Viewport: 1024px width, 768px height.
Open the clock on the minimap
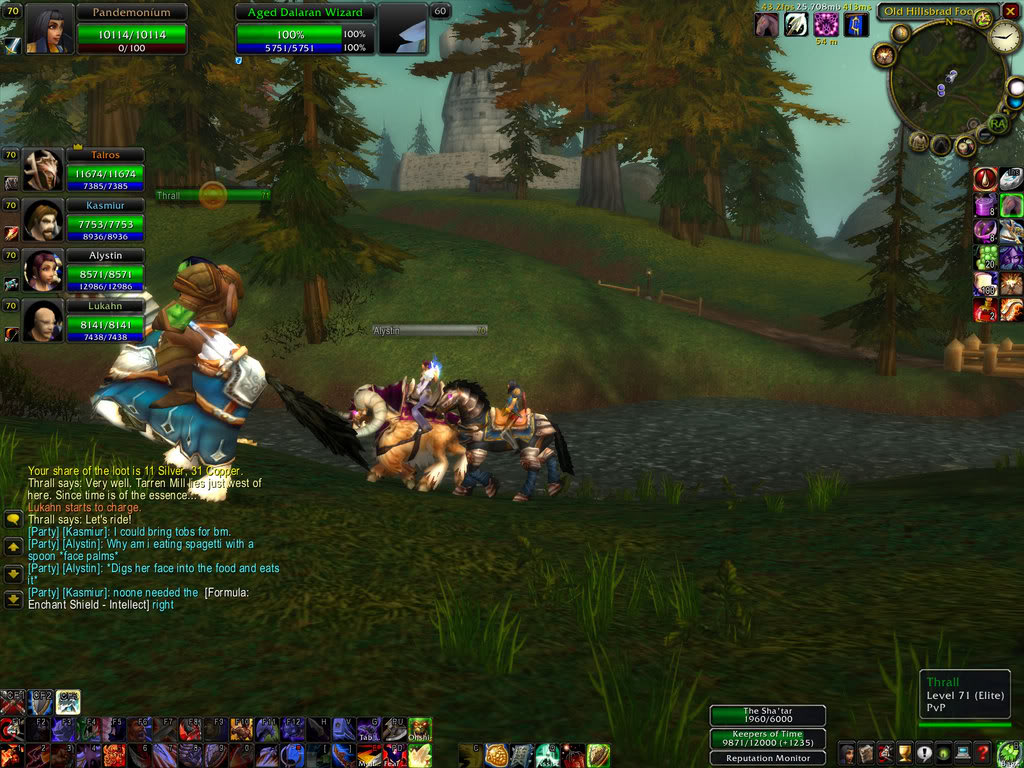pos(1005,38)
